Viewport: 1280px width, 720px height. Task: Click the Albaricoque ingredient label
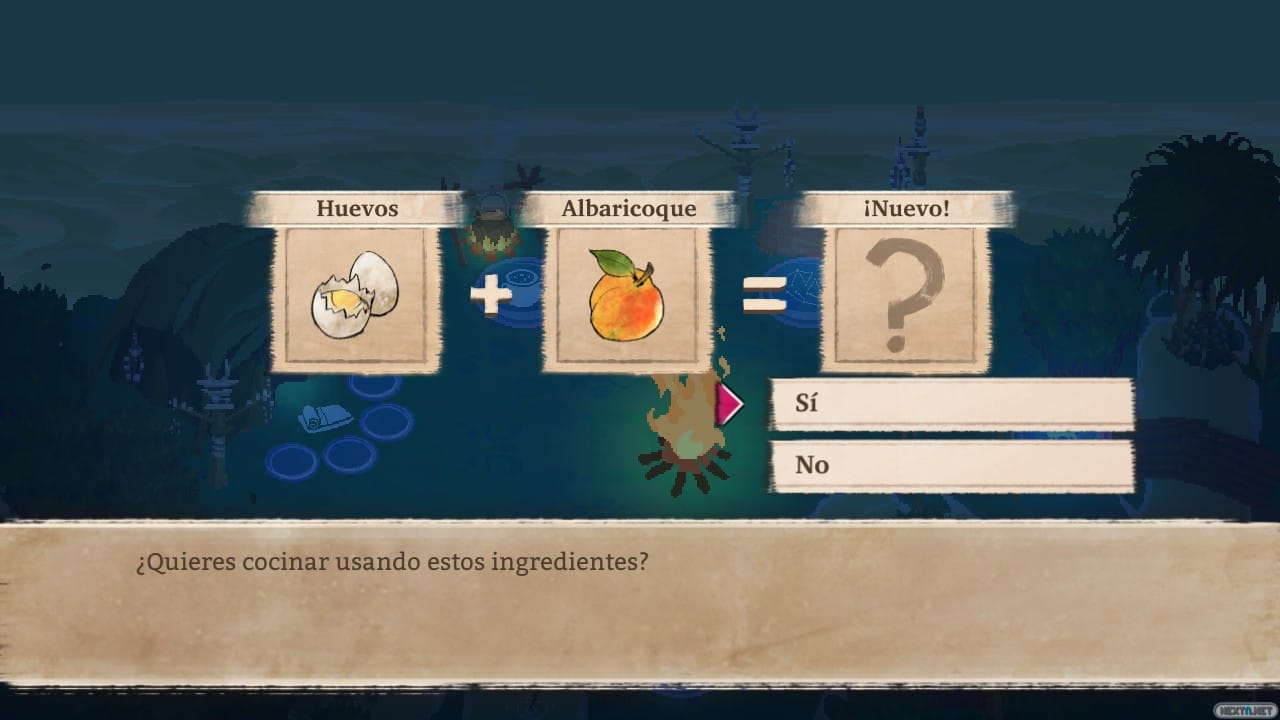629,208
